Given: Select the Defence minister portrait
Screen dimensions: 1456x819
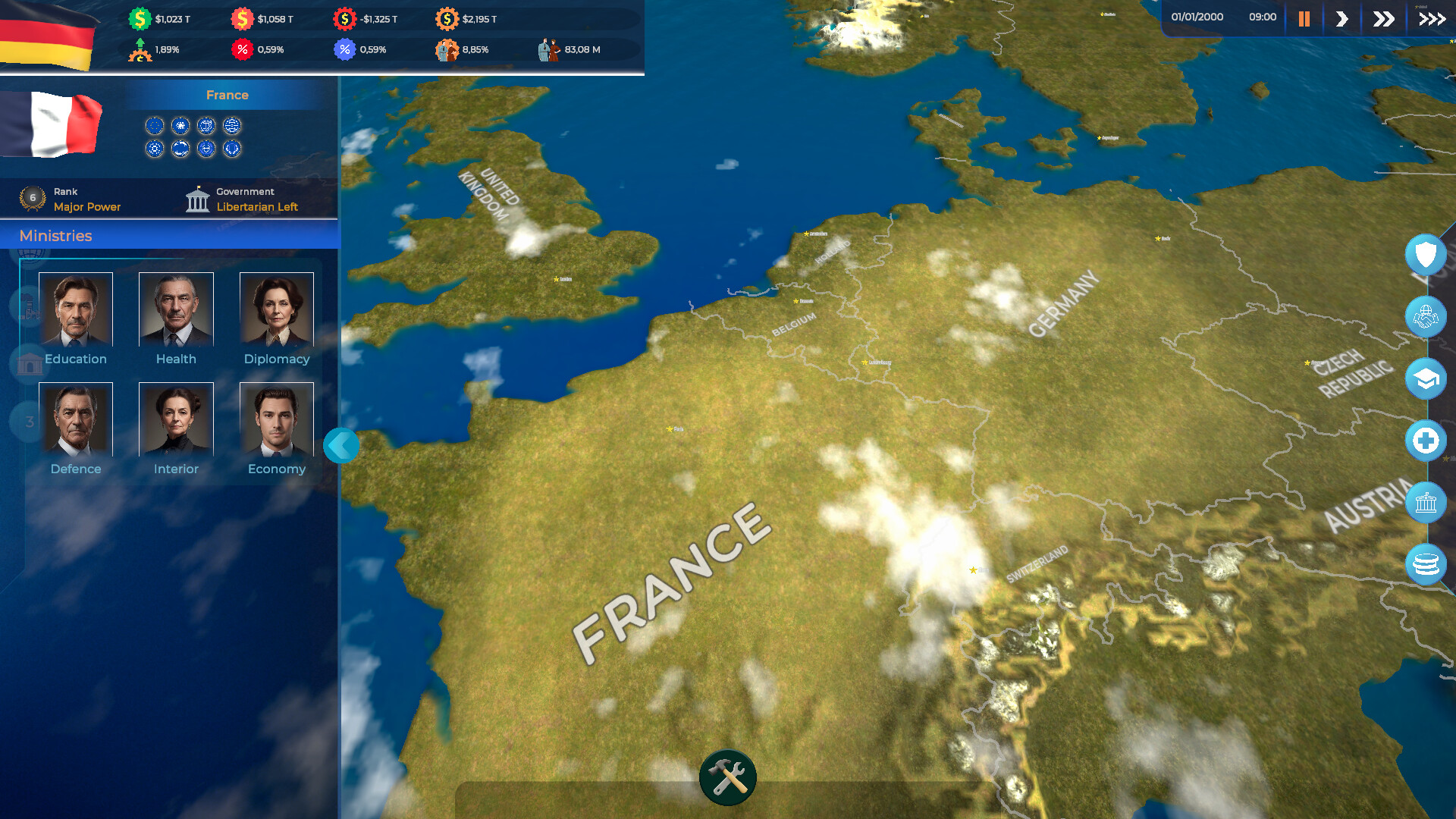Looking at the screenshot, I should click(x=75, y=418).
